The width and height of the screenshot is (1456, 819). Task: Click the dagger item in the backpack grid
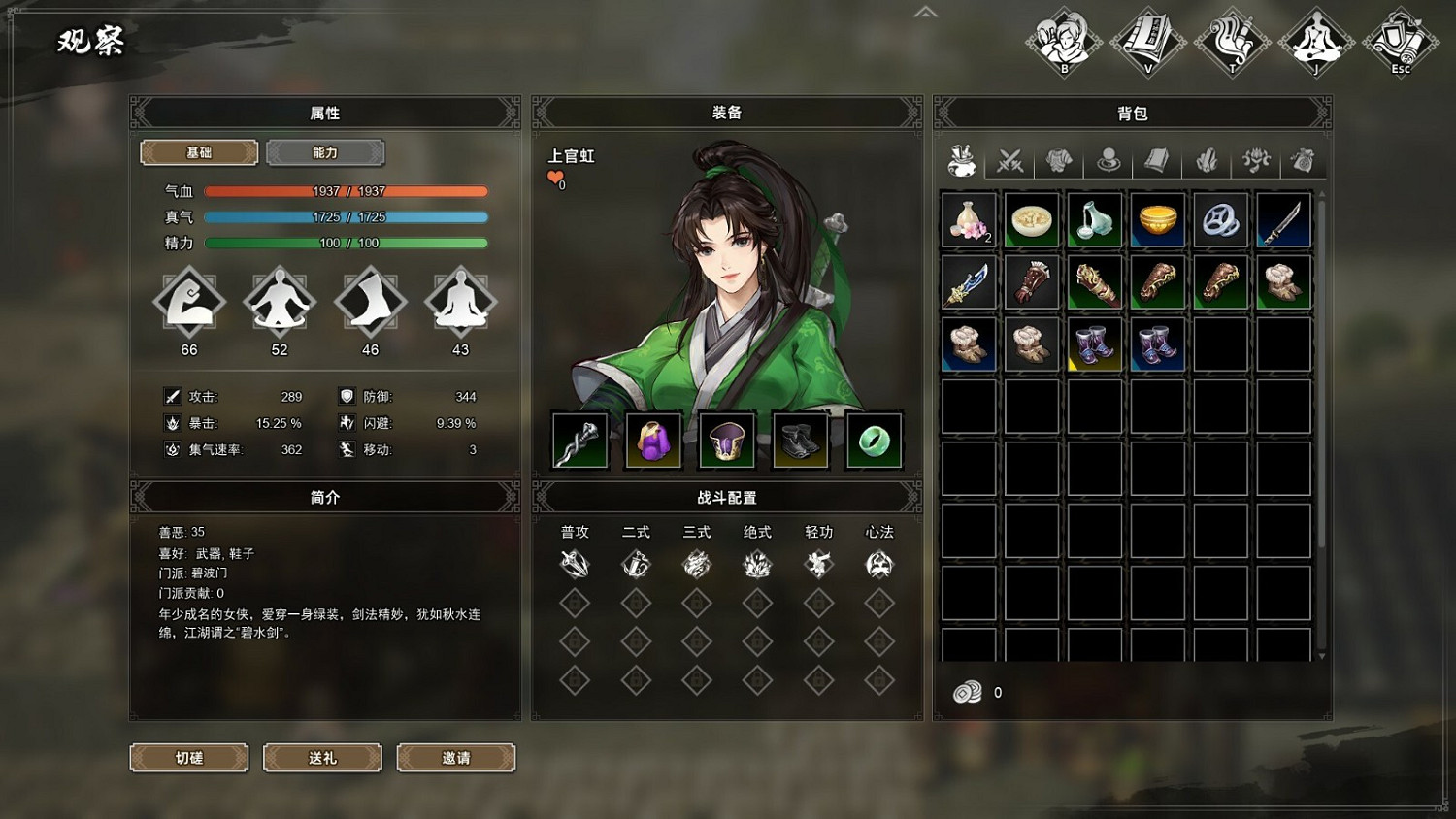tap(1283, 220)
